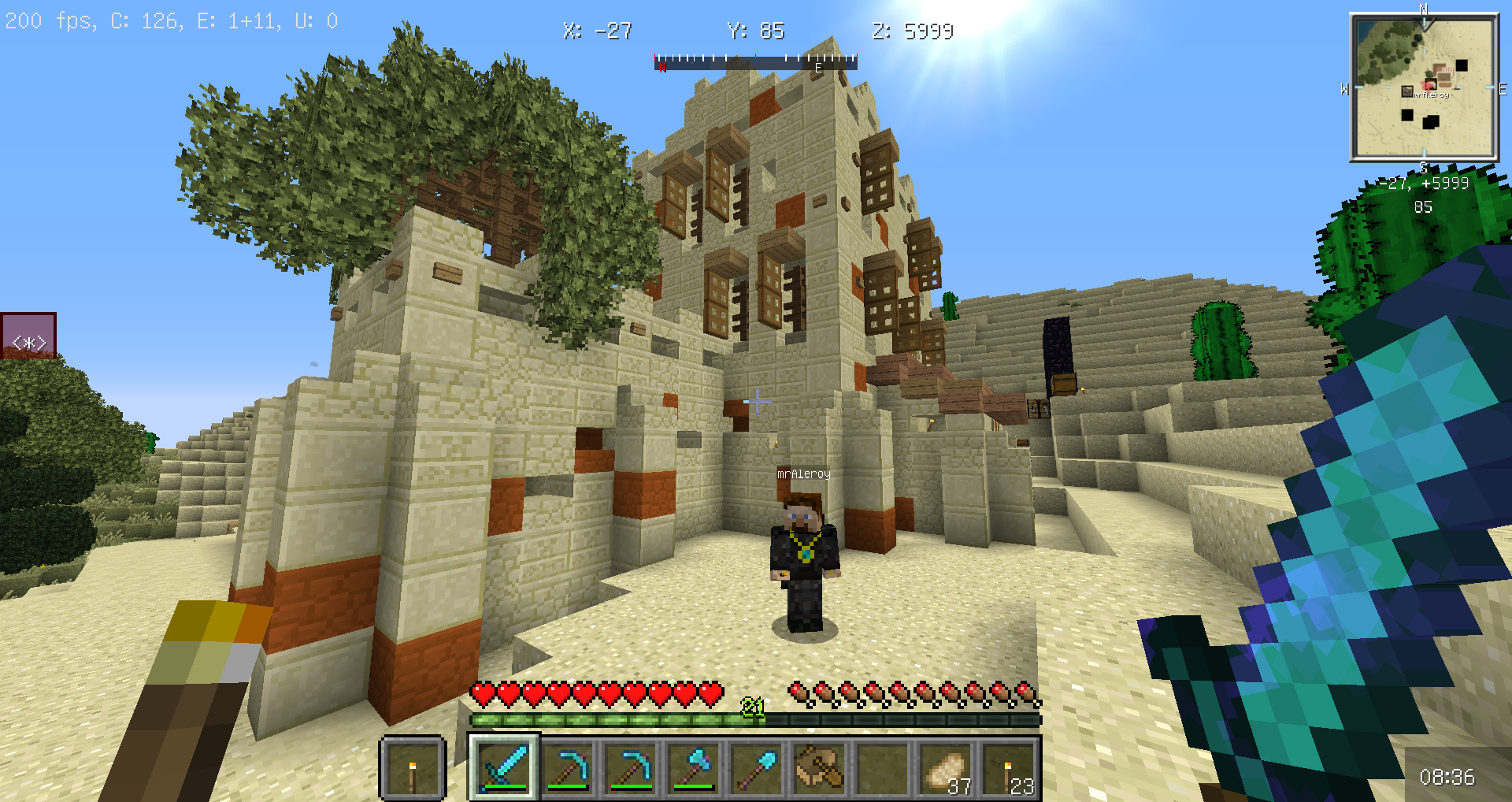Select the stack of 23 torches
This screenshot has width=1512, height=802.
tap(1009, 767)
